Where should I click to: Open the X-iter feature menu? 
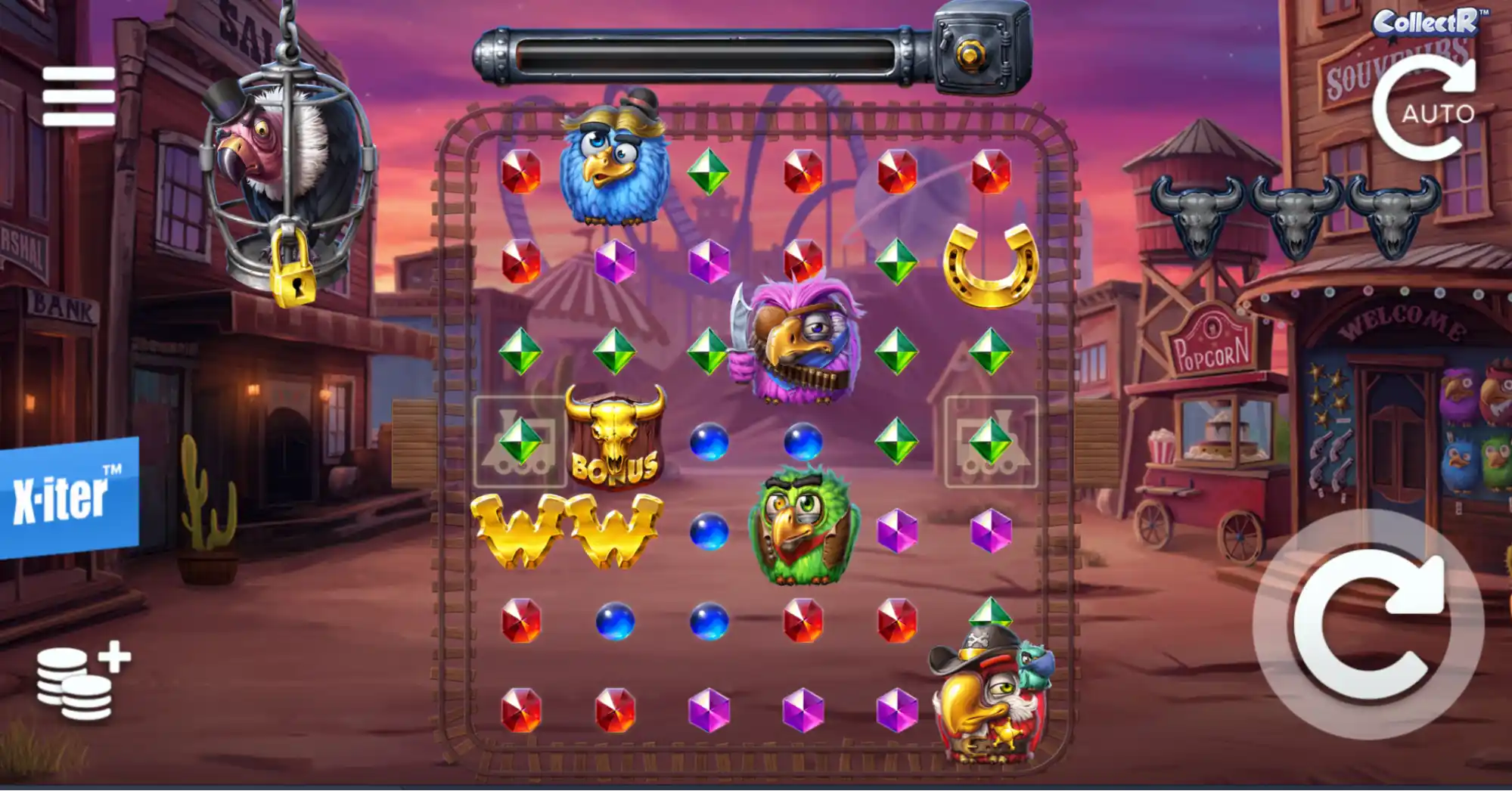(x=68, y=498)
